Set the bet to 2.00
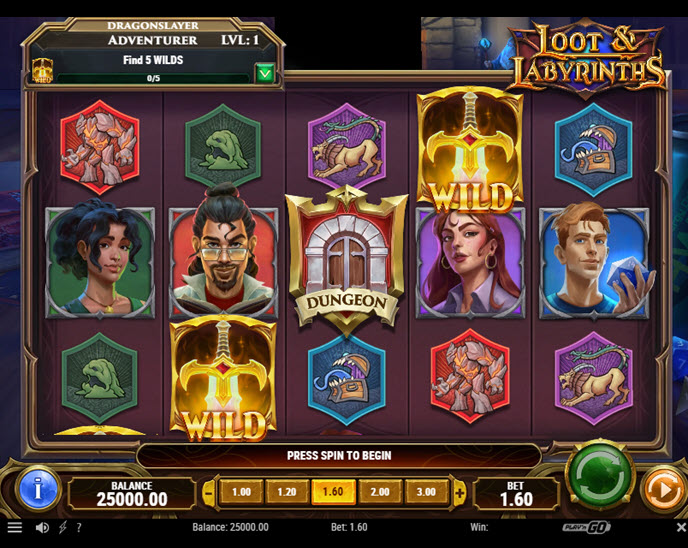This screenshot has width=688, height=548. pos(380,492)
